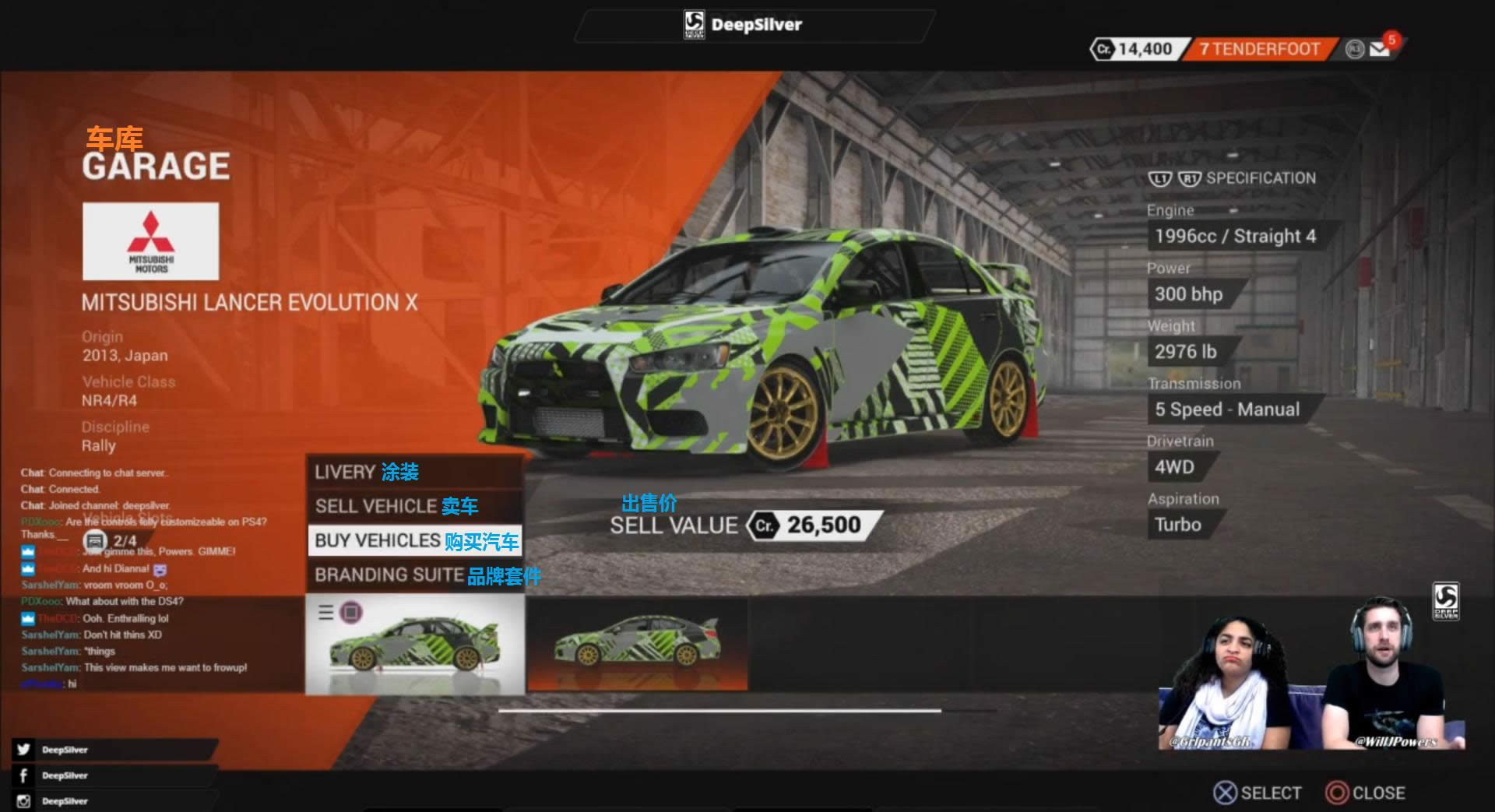Select Buy Vehicles in the menu
This screenshot has height=812, width=1495.
414,540
